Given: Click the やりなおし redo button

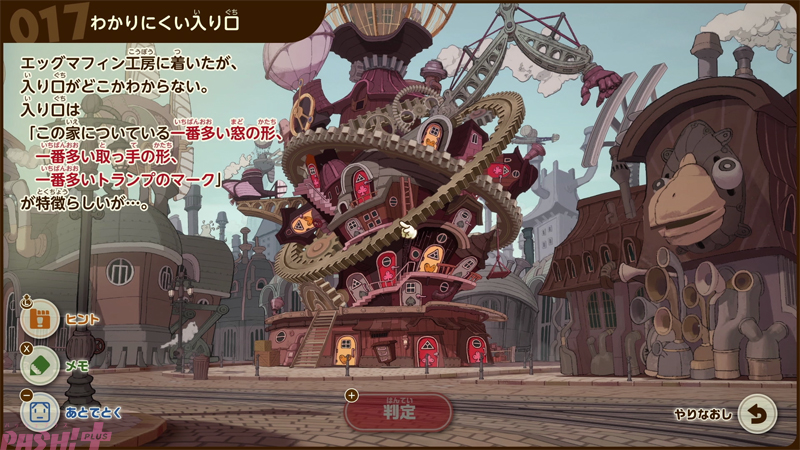Looking at the screenshot, I should pos(757,413).
